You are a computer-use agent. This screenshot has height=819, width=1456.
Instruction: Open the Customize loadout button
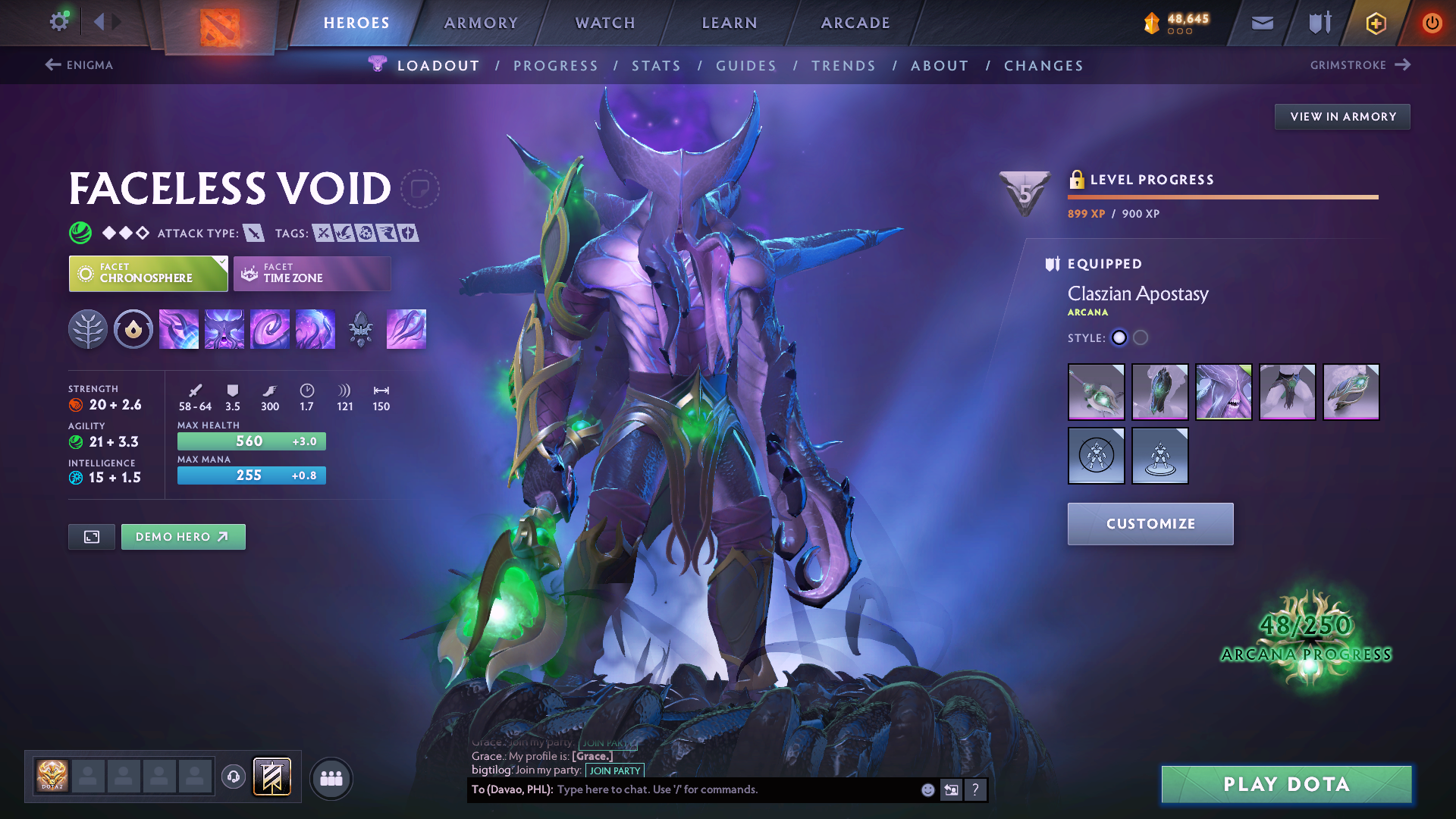[1150, 524]
